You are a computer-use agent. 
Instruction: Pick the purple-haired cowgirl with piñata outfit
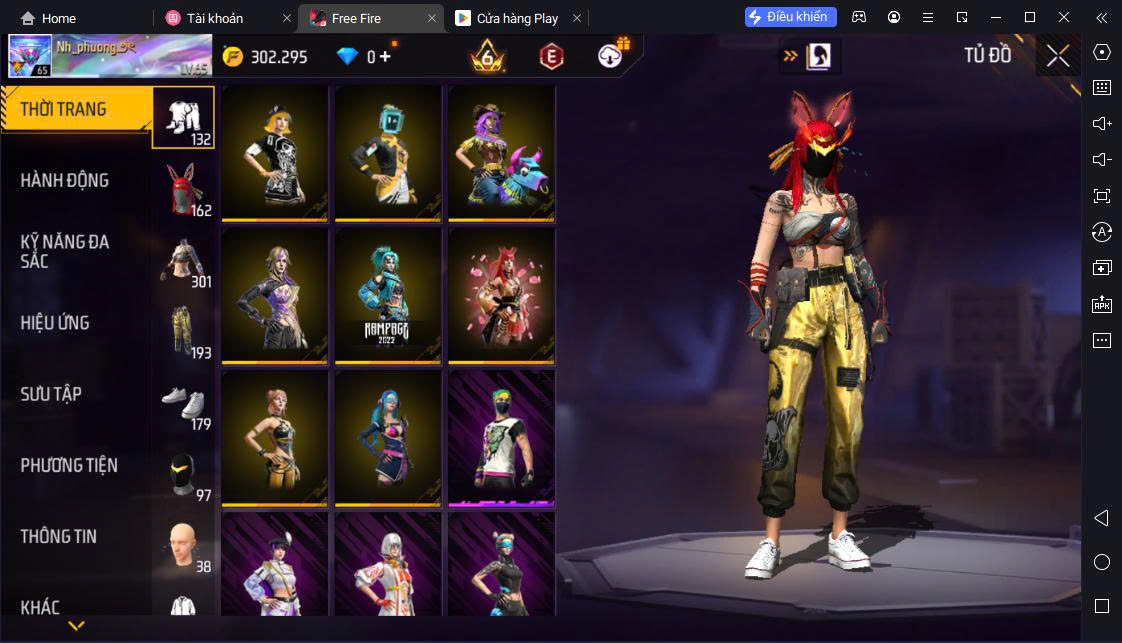501,152
